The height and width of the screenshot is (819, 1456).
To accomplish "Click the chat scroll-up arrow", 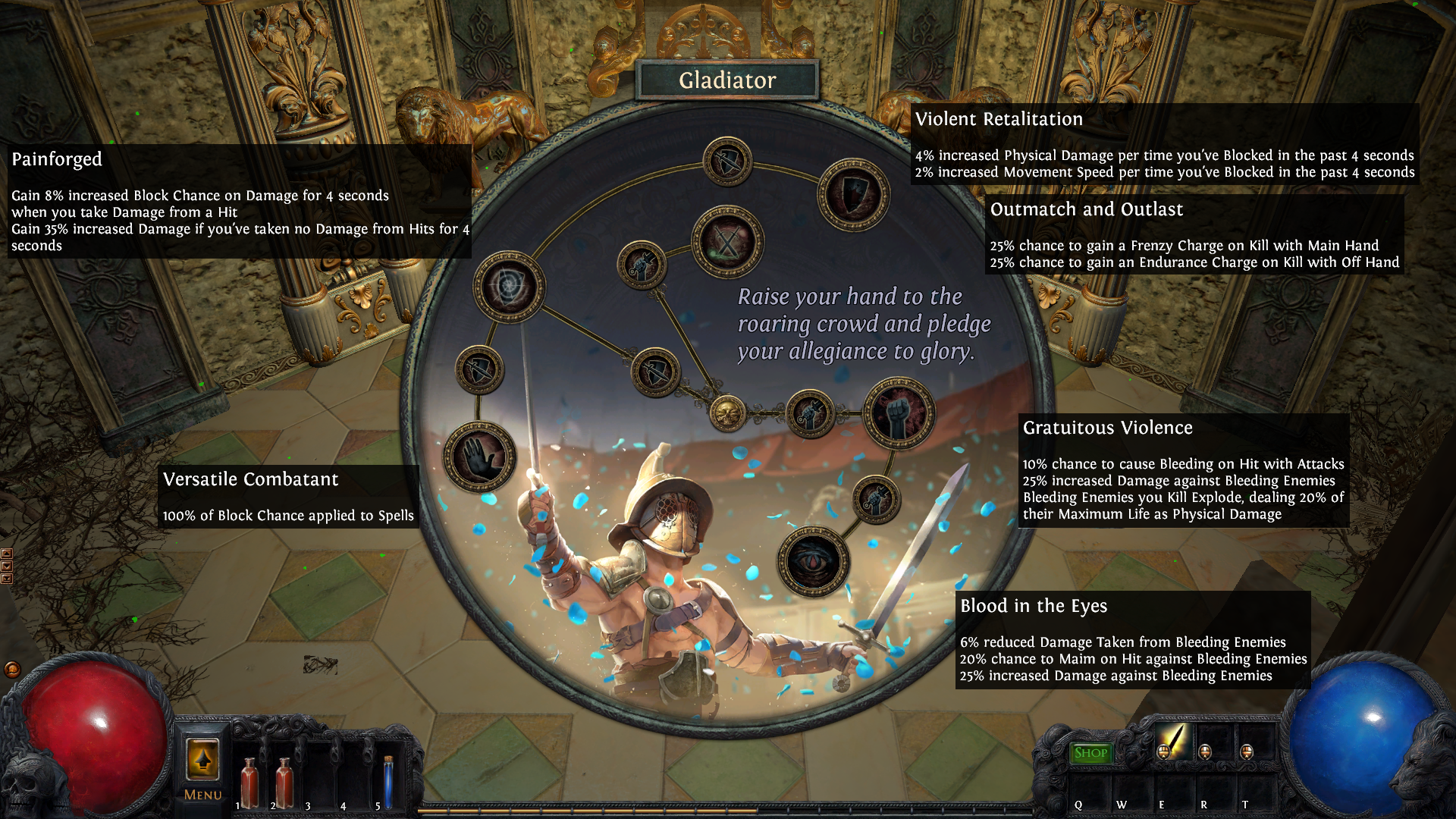I will click(x=7, y=554).
